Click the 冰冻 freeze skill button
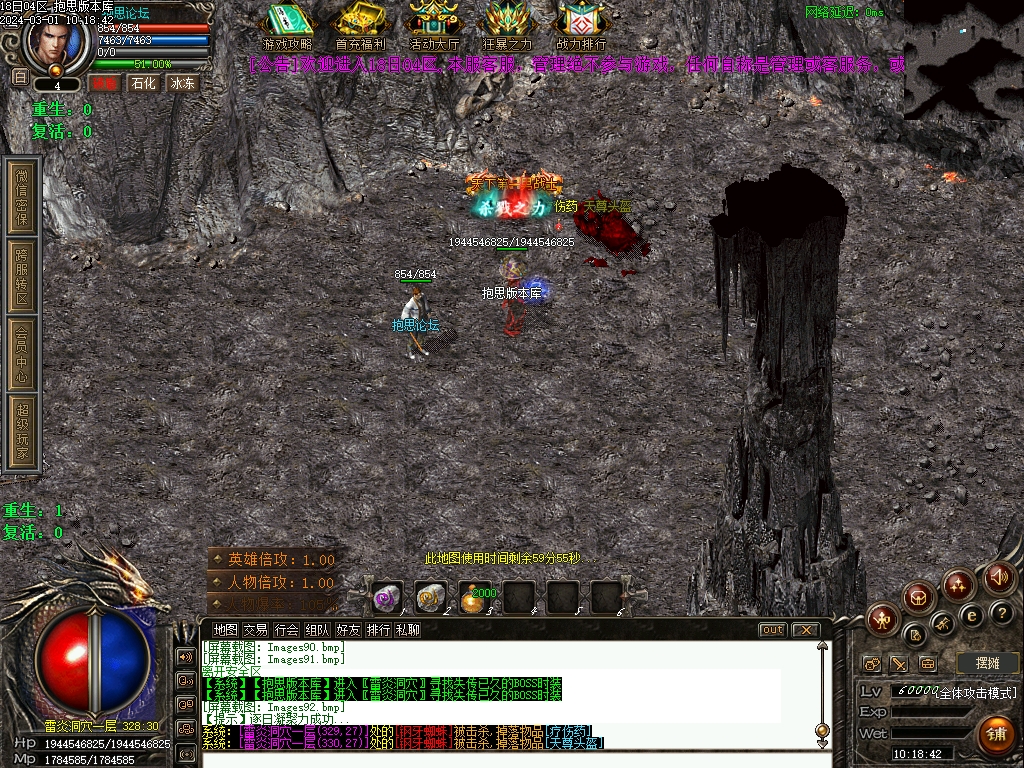The width and height of the screenshot is (1024, 768). point(183,83)
